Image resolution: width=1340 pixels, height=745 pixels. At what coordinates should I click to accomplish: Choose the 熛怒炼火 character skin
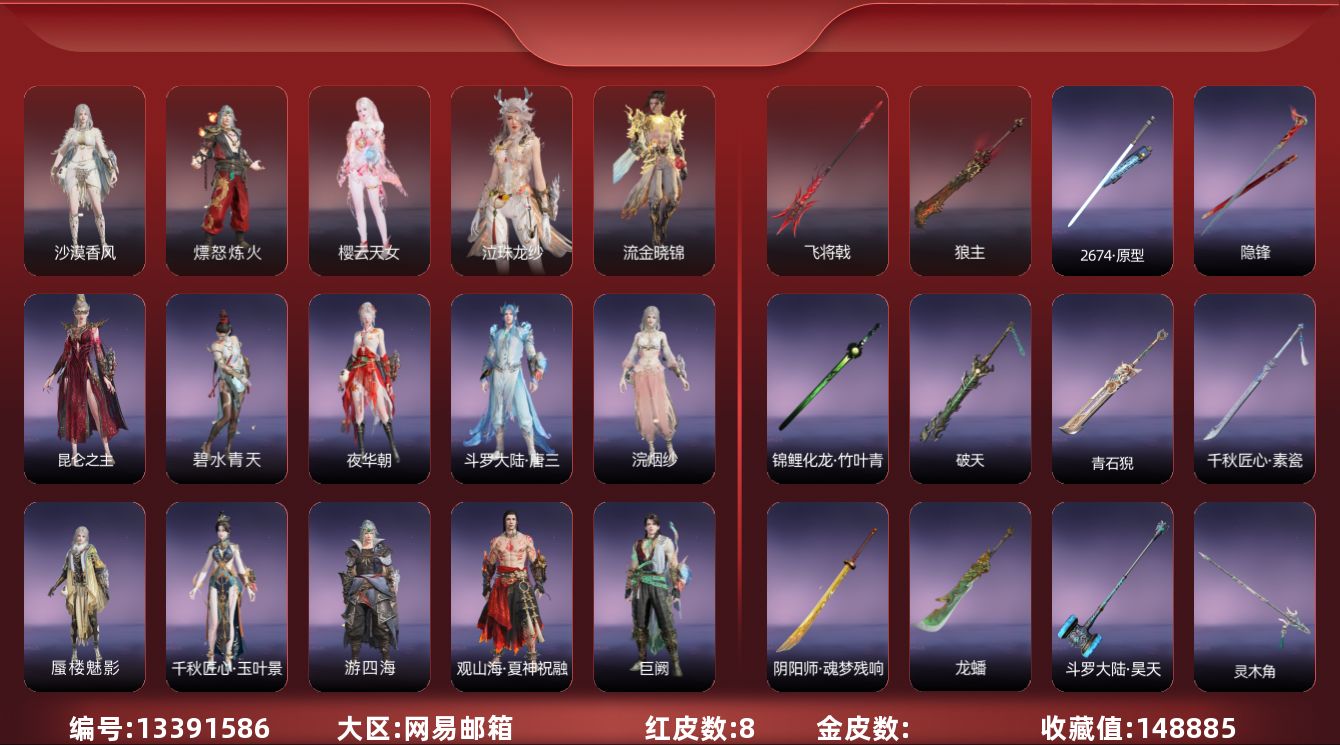[x=227, y=180]
